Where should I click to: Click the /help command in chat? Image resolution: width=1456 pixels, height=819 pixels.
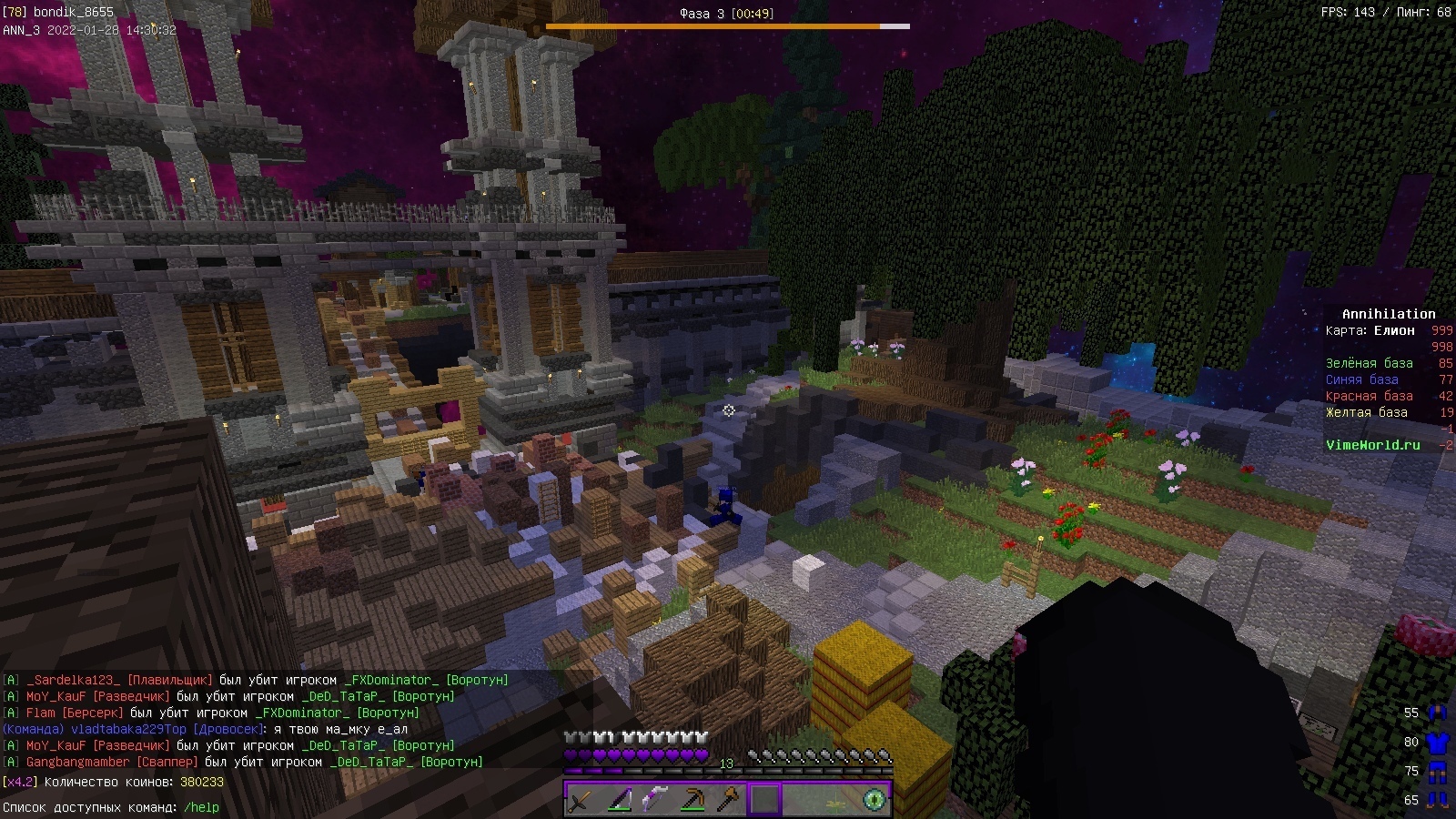point(201,807)
